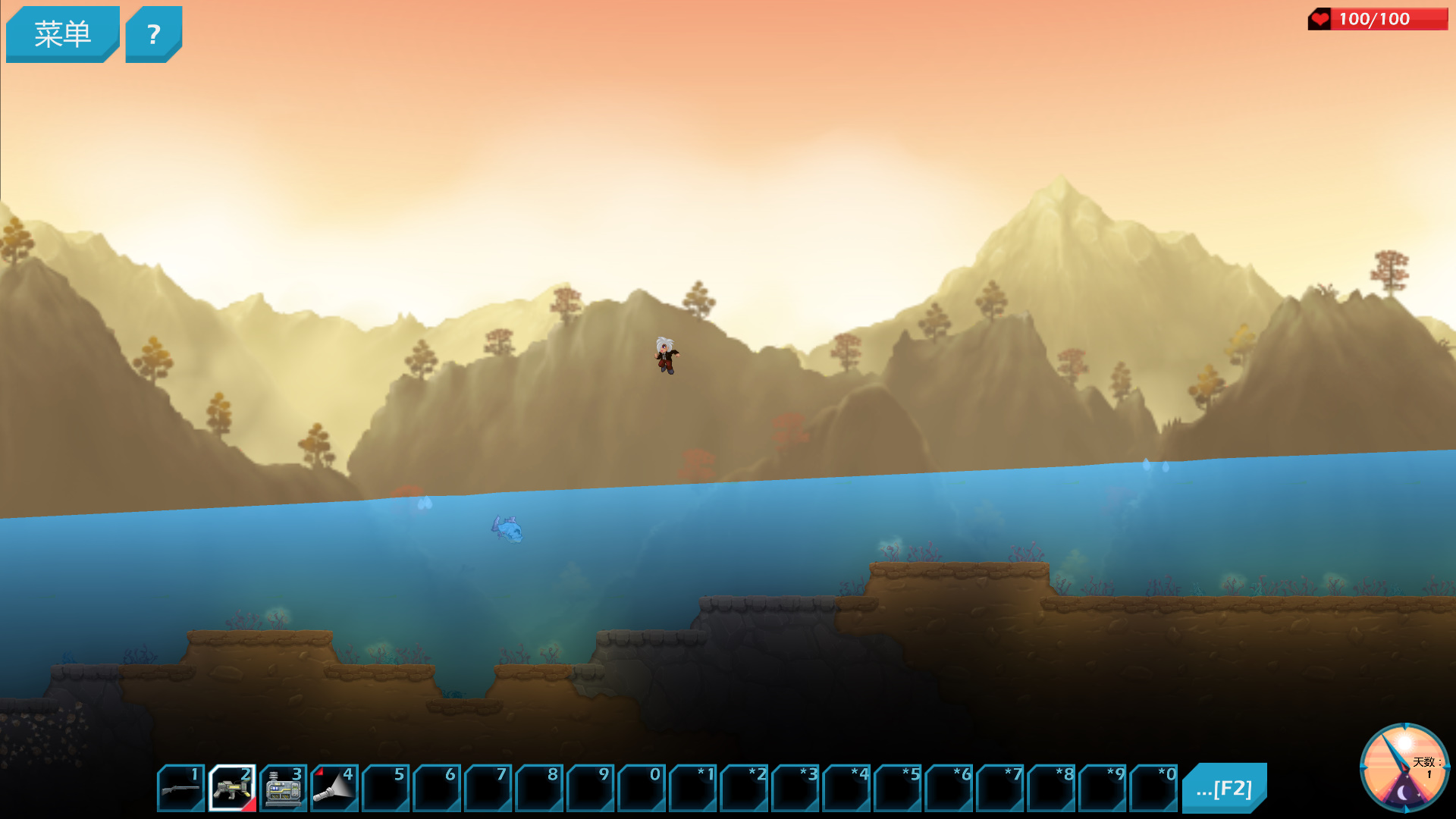
Task: Select the generator machine in slot 3
Action: coord(283,788)
